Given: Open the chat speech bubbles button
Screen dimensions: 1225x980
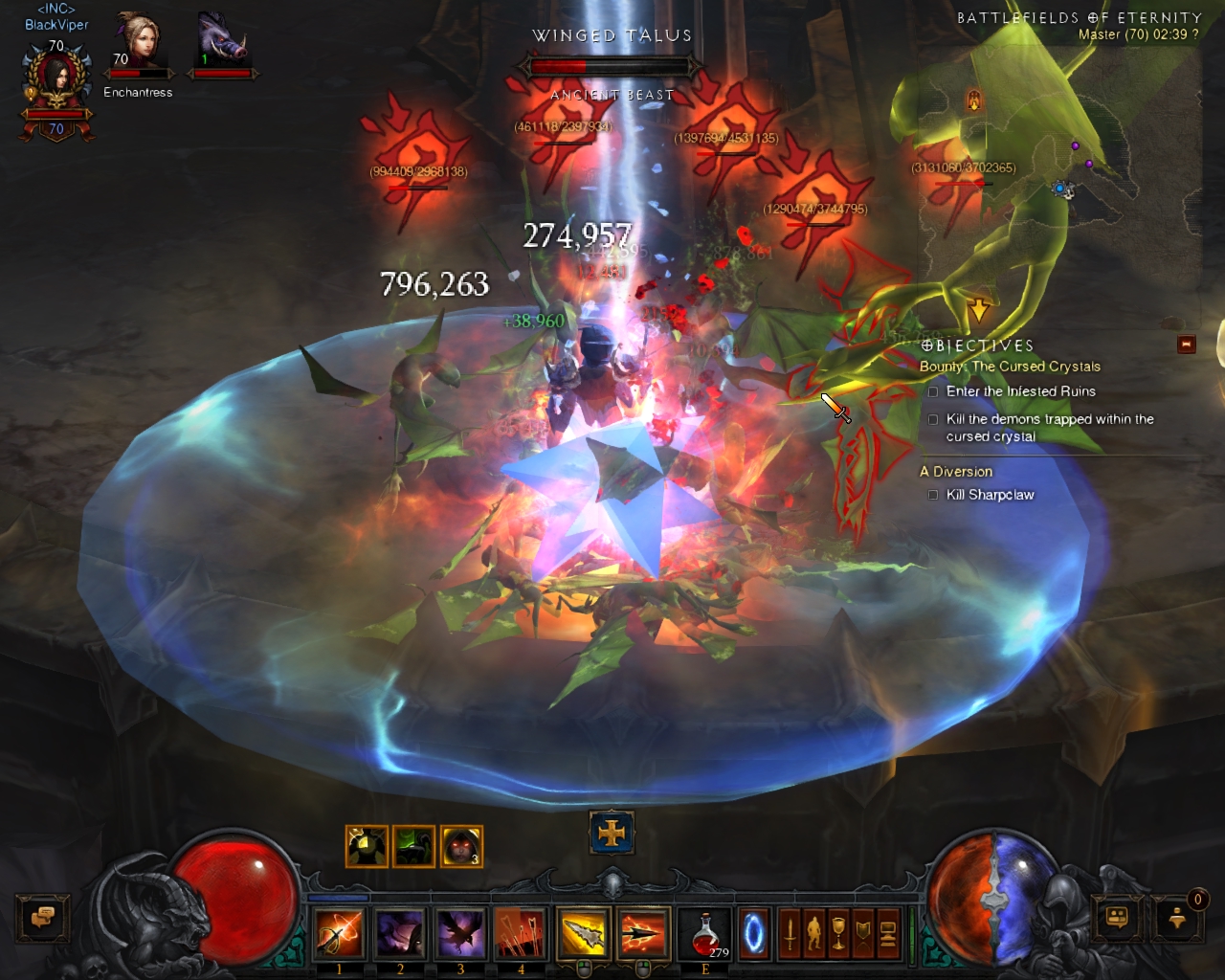Looking at the screenshot, I should [x=42, y=918].
